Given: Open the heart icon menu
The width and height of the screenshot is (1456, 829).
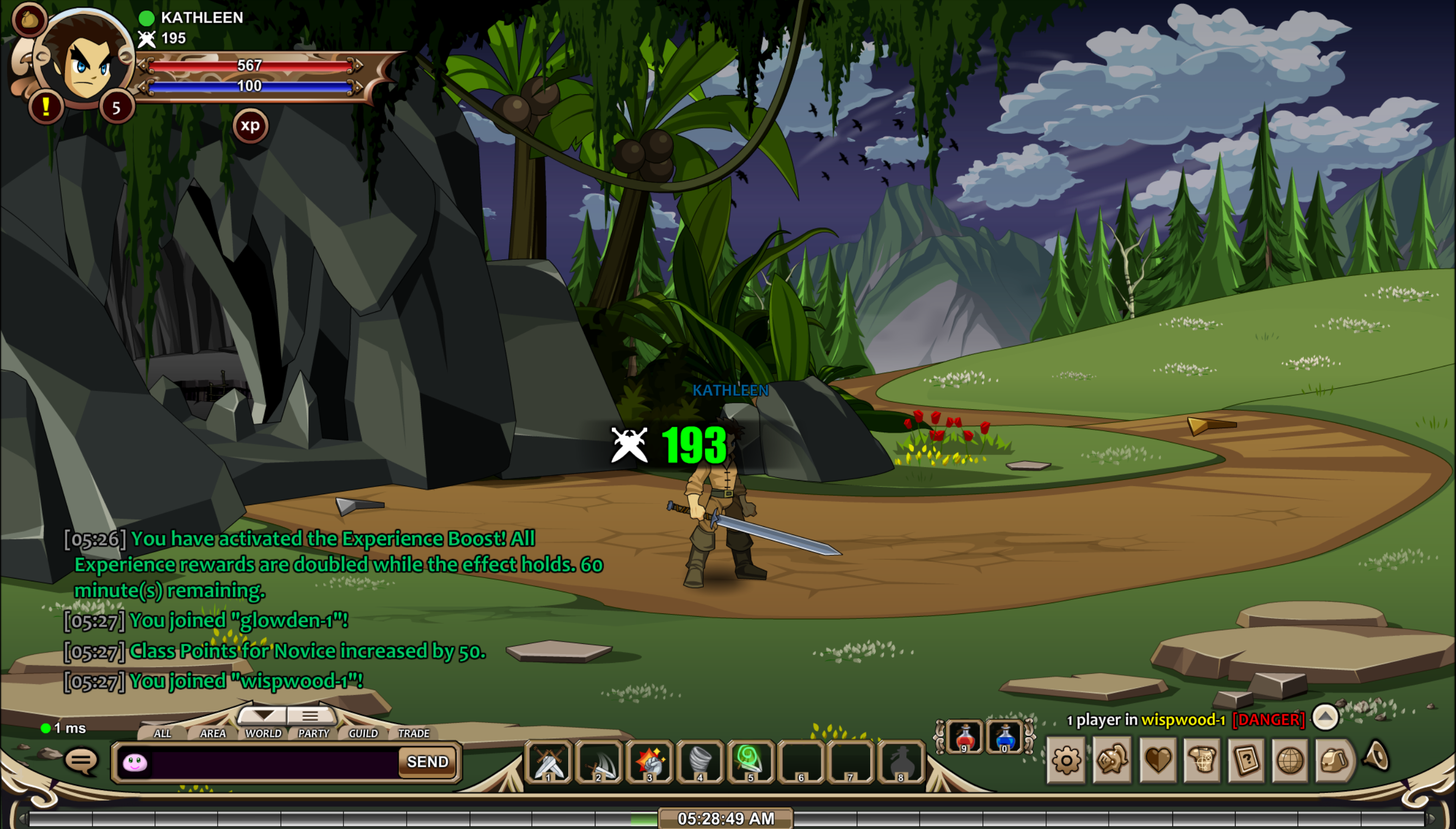Looking at the screenshot, I should [1157, 760].
